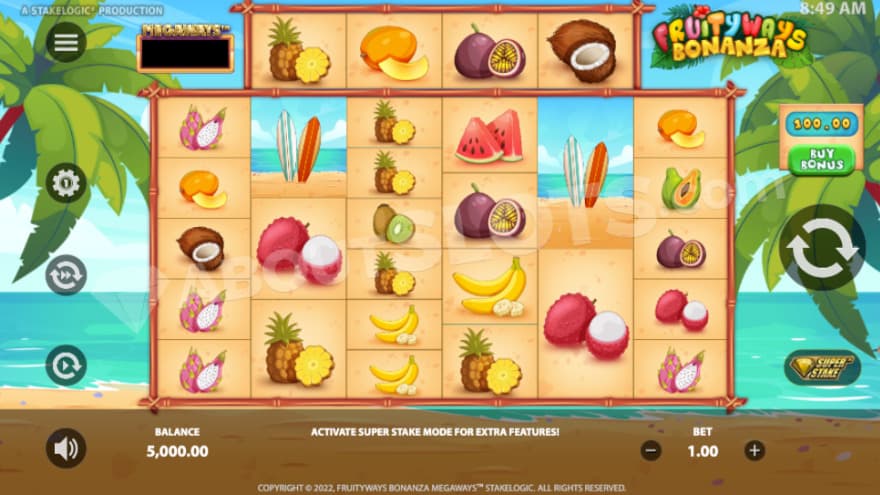Spin the reels with the circular arrows button
Viewport: 880px width, 495px height.
(x=821, y=247)
